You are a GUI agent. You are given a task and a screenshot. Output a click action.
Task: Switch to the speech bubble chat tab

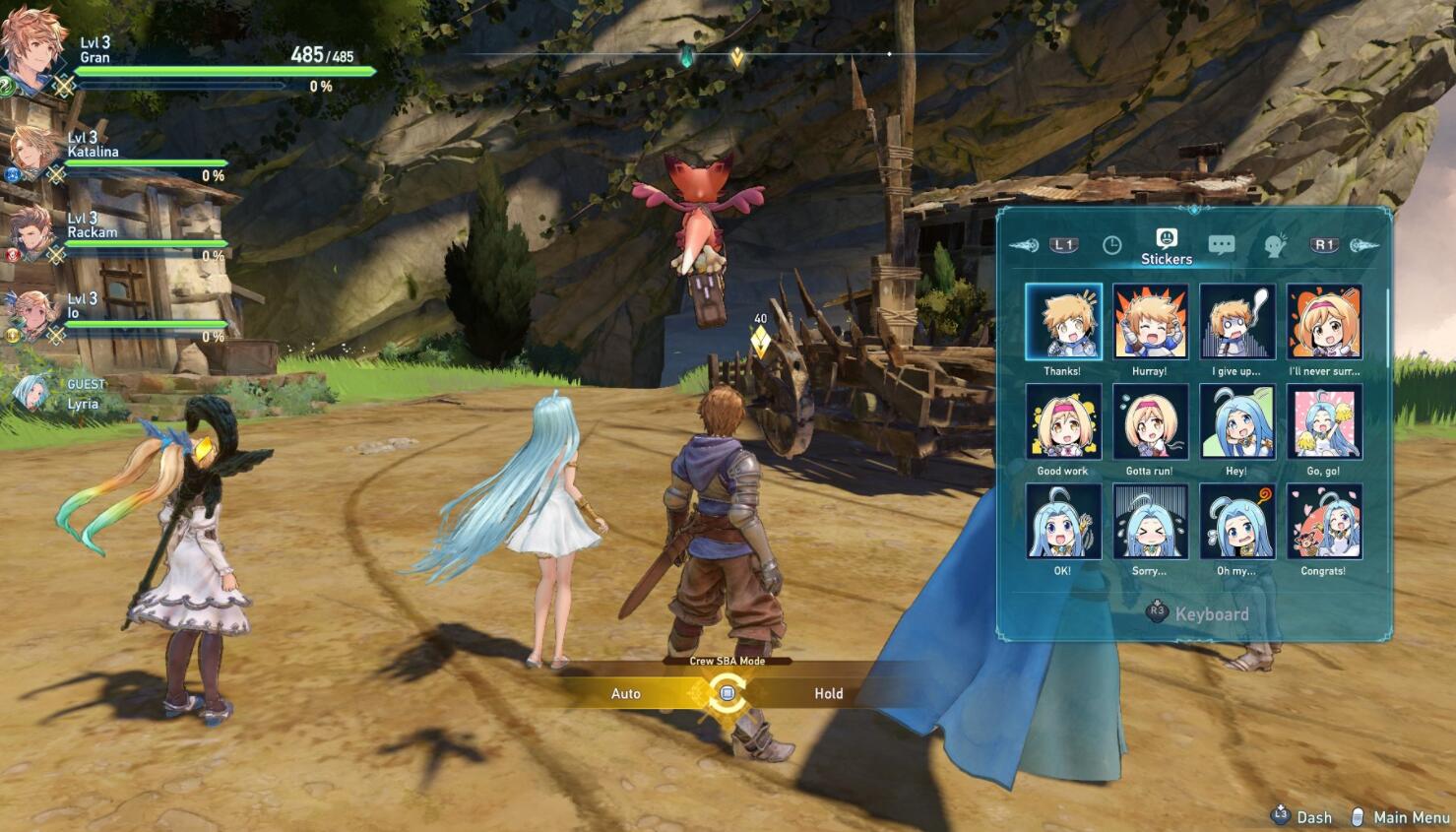point(1222,245)
